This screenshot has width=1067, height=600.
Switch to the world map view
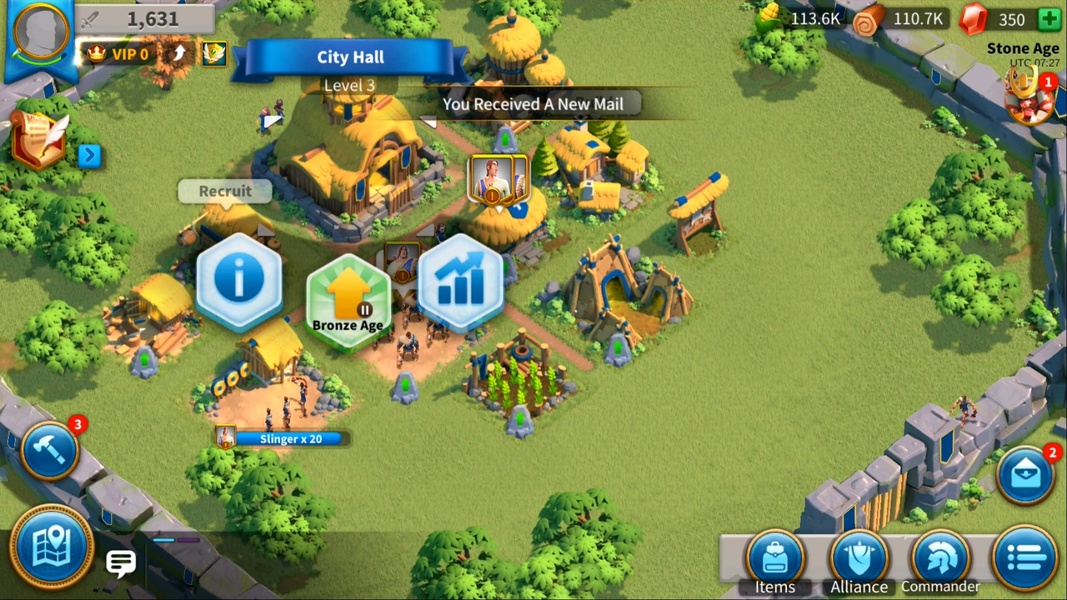[51, 549]
